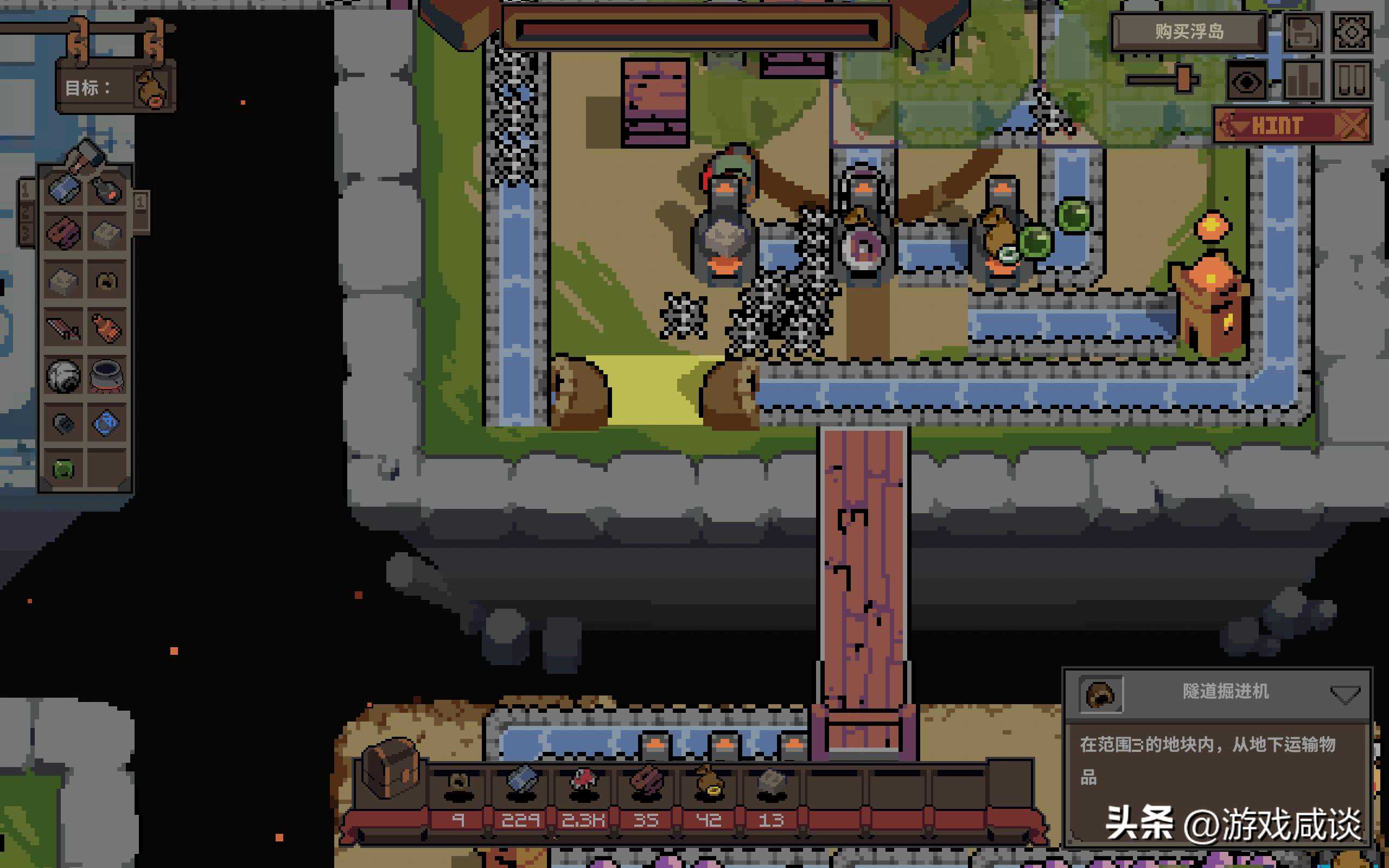The image size is (1389, 868).
Task: Click the 购买浮岛 buy island button
Action: tap(1189, 31)
